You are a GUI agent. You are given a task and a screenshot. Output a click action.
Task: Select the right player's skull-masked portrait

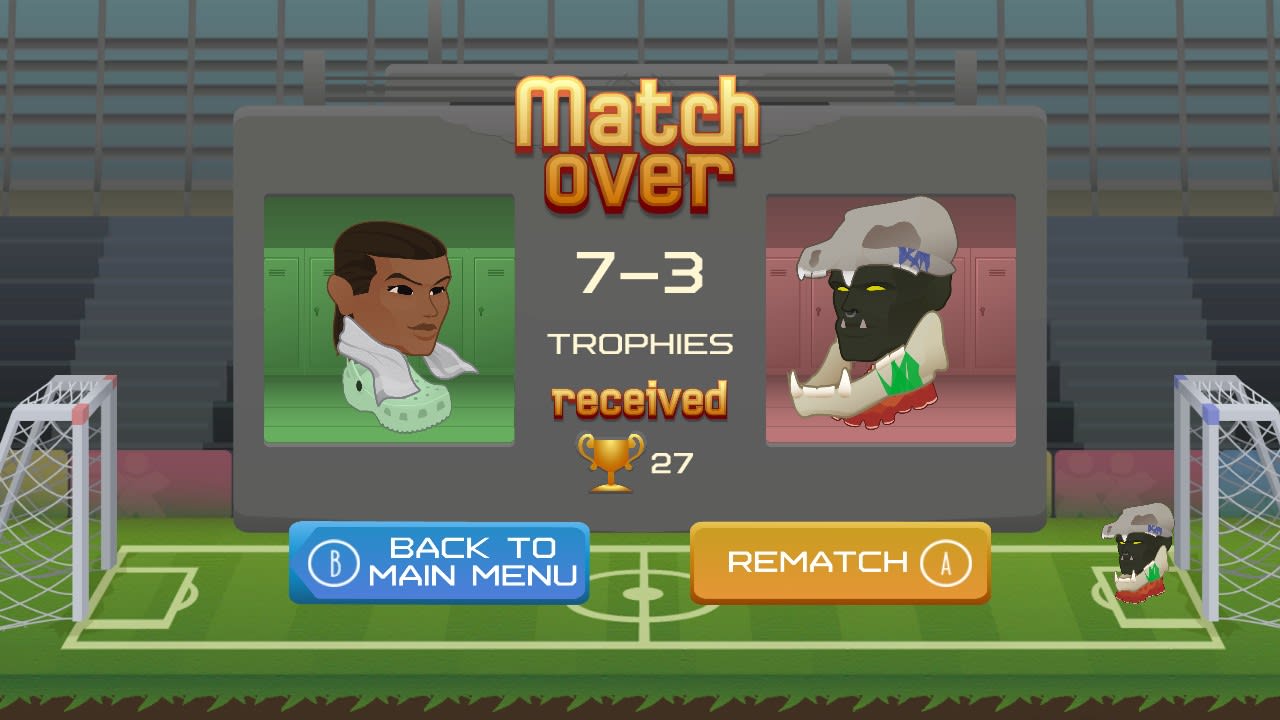click(x=890, y=318)
